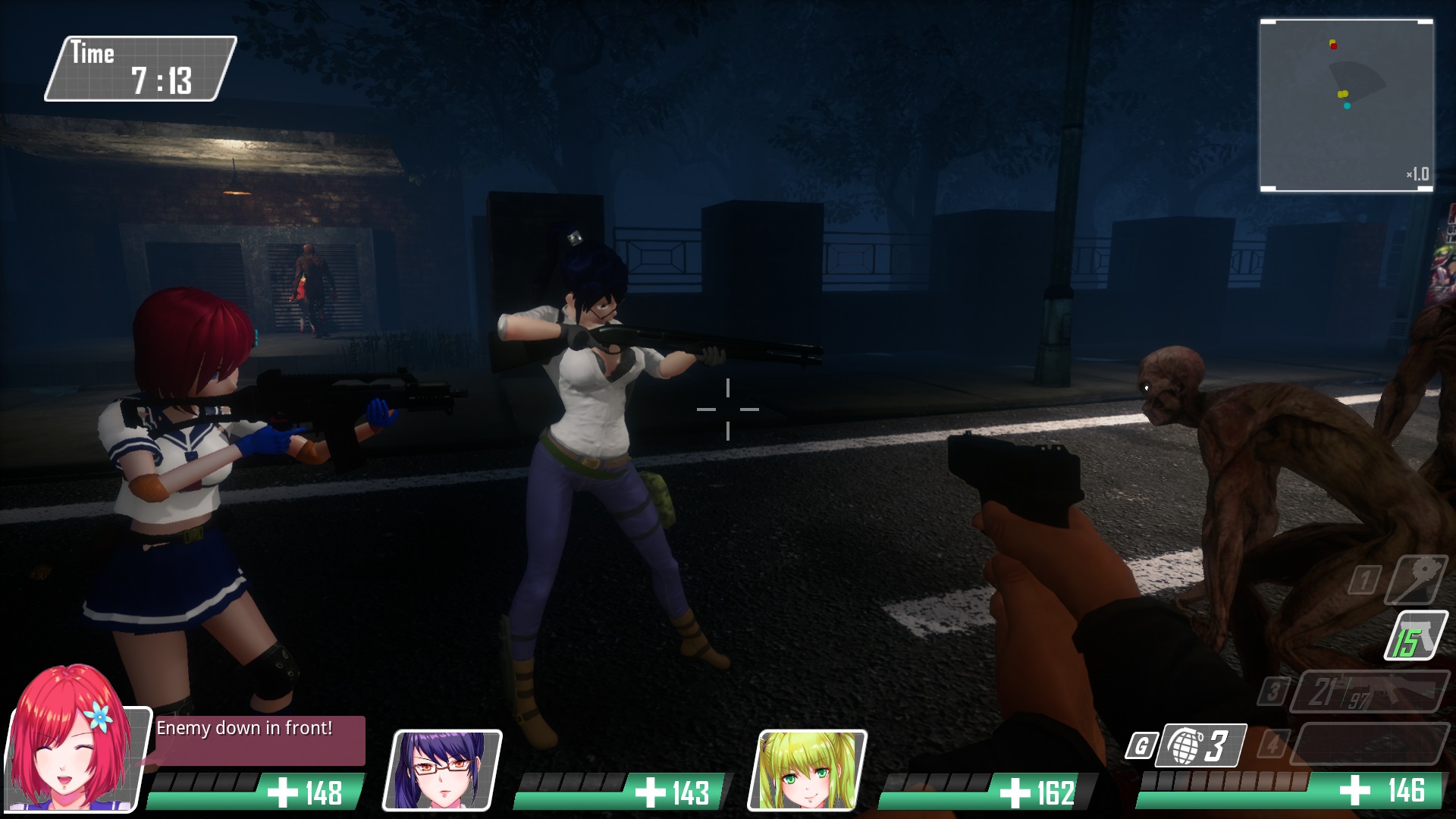Switch to the assault rifle slot
This screenshot has height=819, width=1456.
[1370, 691]
